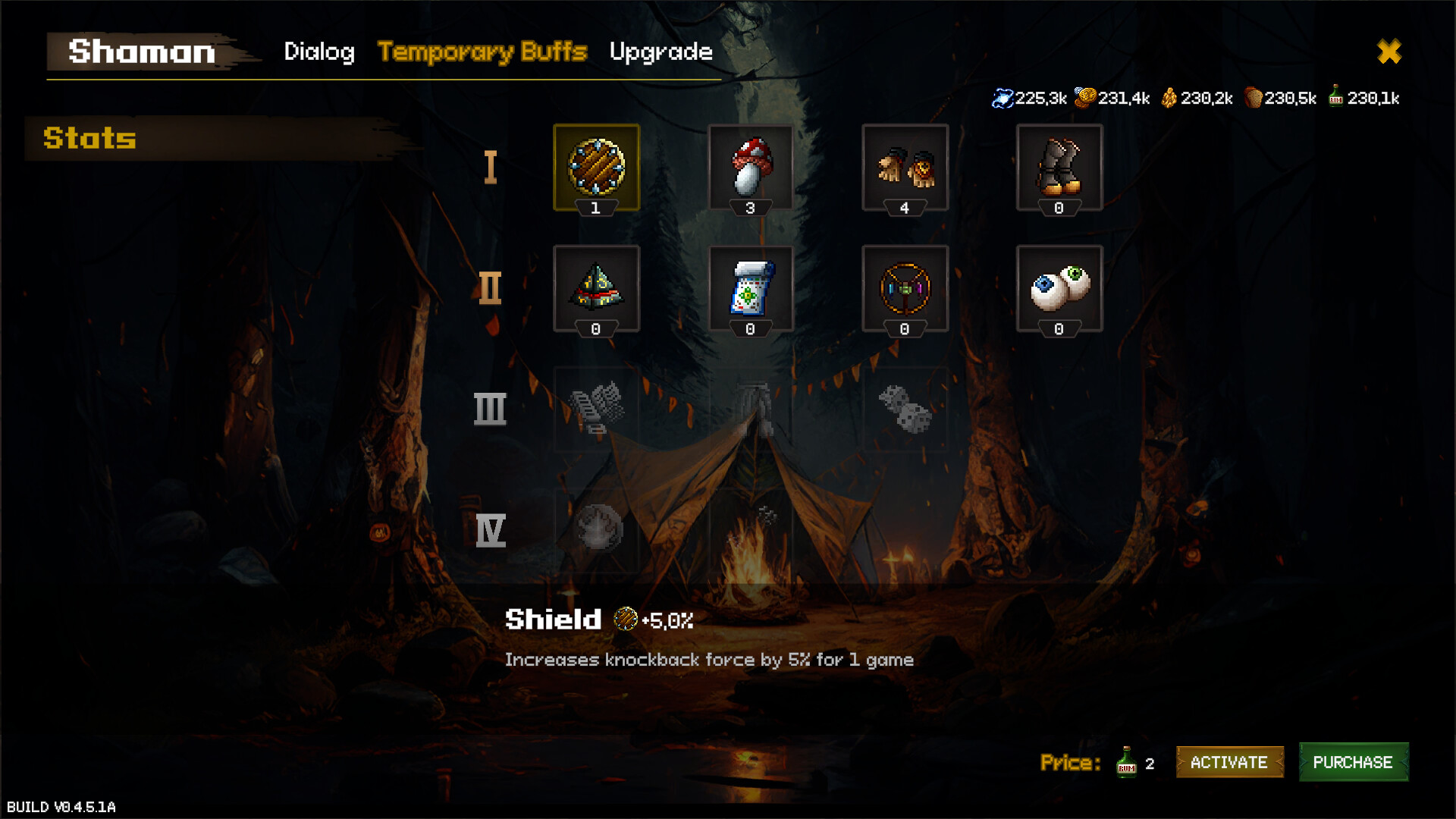Choose the tent buff in tier II
Image resolution: width=1456 pixels, height=819 pixels.
pyautogui.click(x=597, y=288)
